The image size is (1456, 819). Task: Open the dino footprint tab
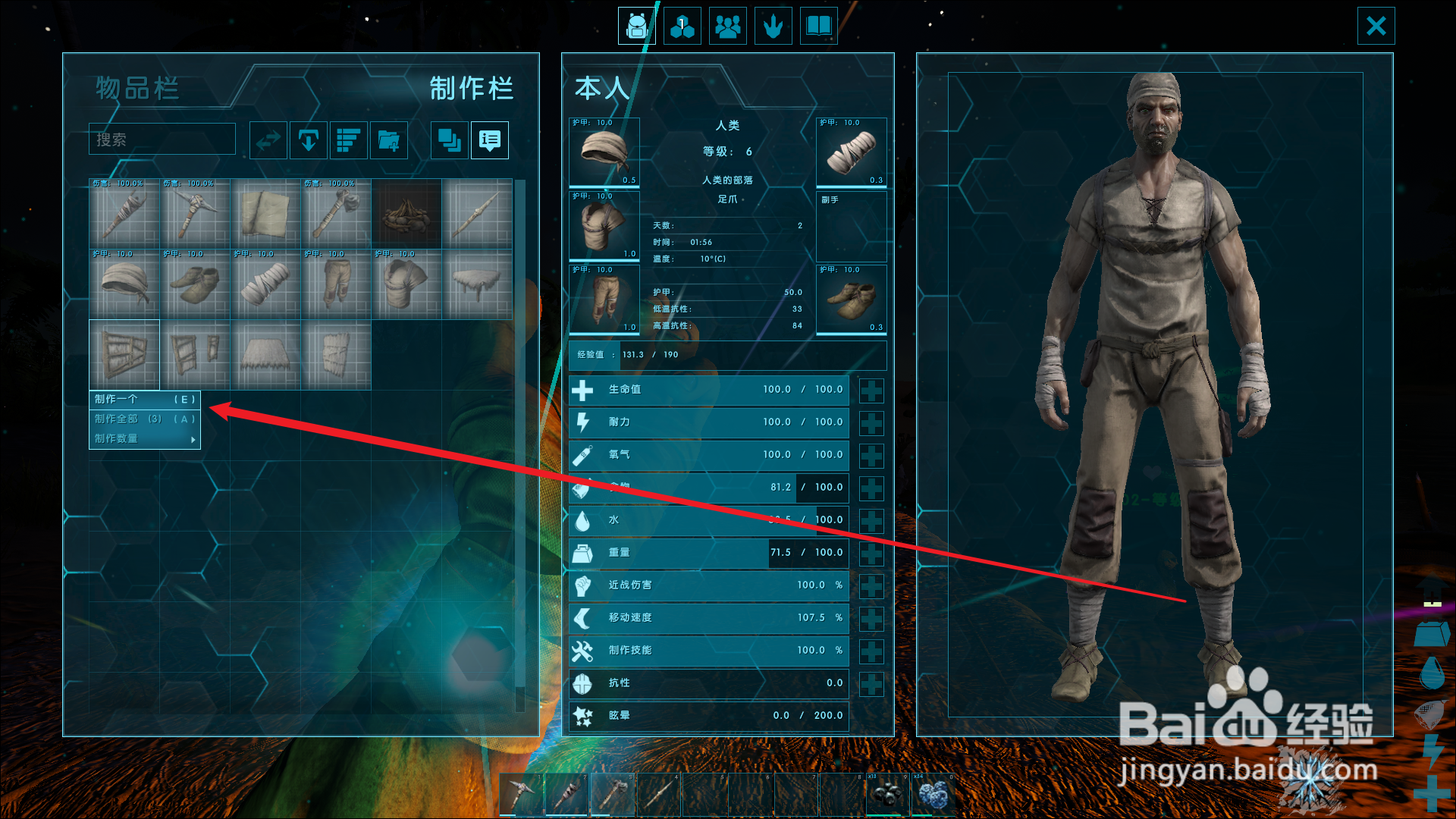tap(773, 27)
